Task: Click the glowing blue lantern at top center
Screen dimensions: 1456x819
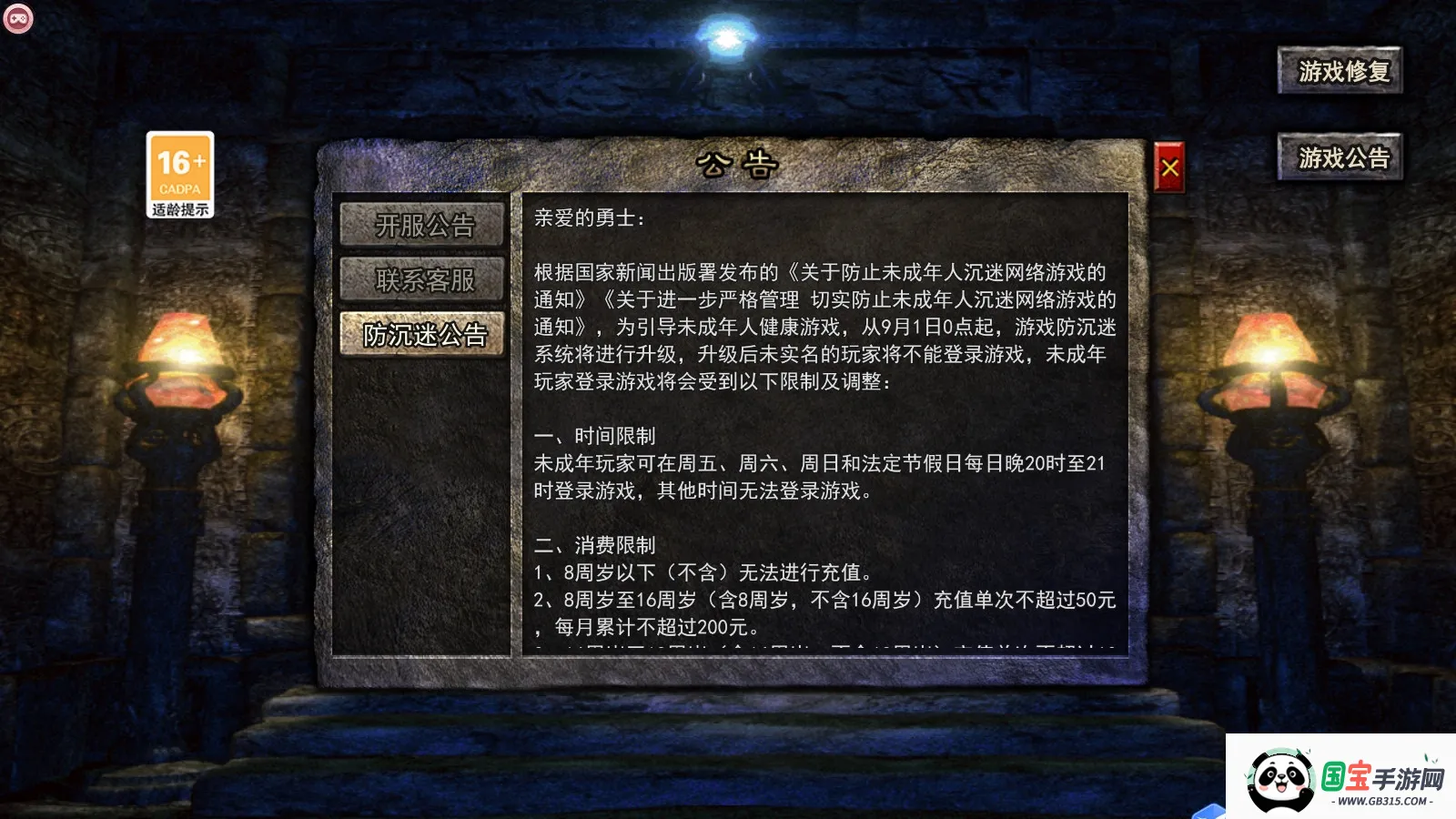Action: click(726, 36)
